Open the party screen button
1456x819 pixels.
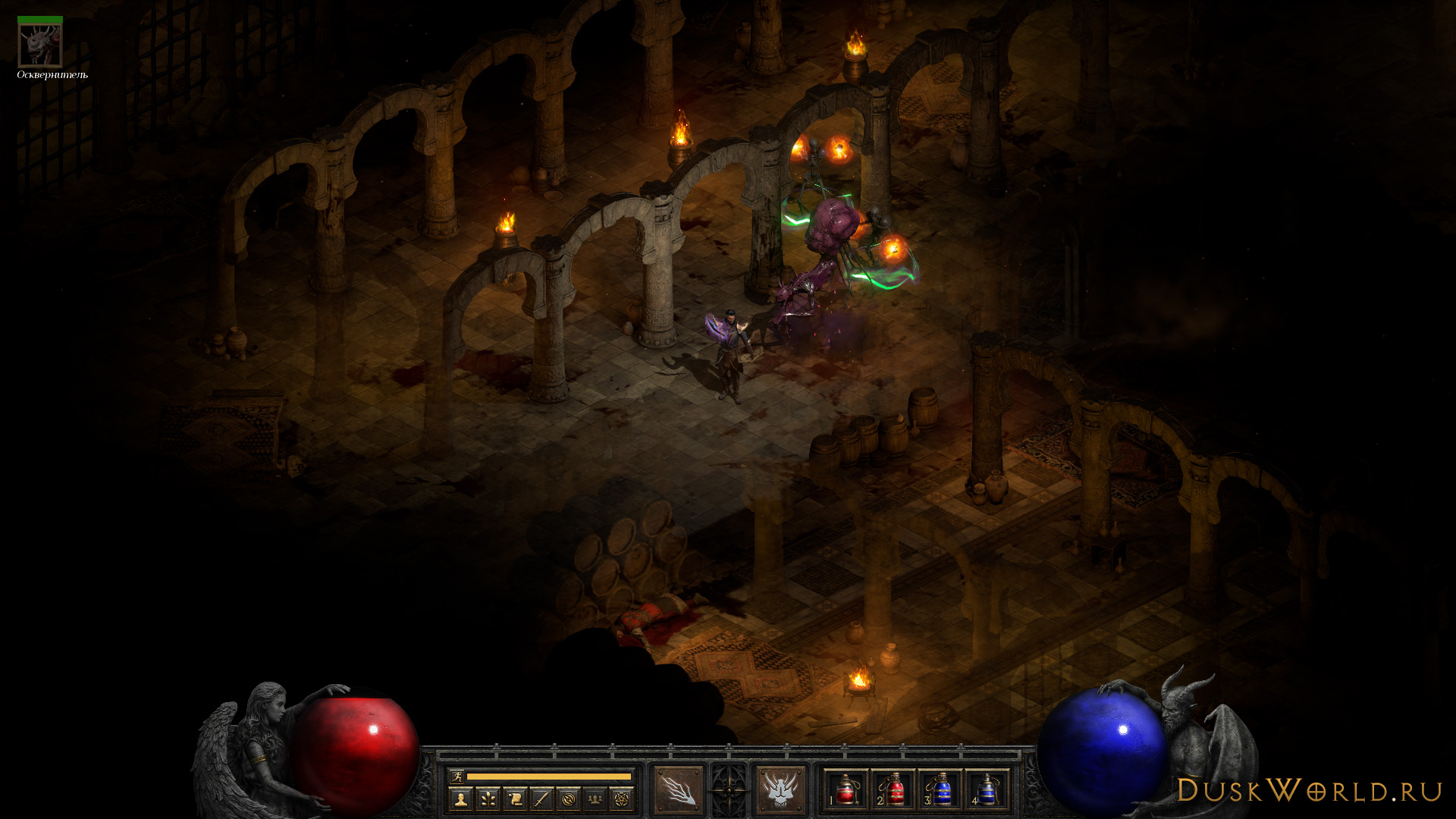point(595,799)
